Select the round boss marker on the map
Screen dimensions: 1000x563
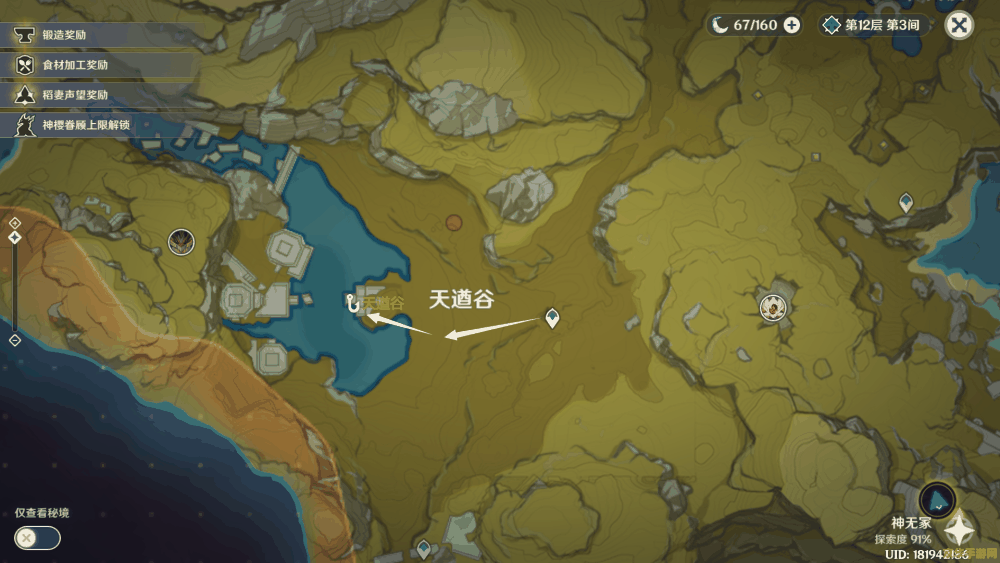(x=771, y=306)
